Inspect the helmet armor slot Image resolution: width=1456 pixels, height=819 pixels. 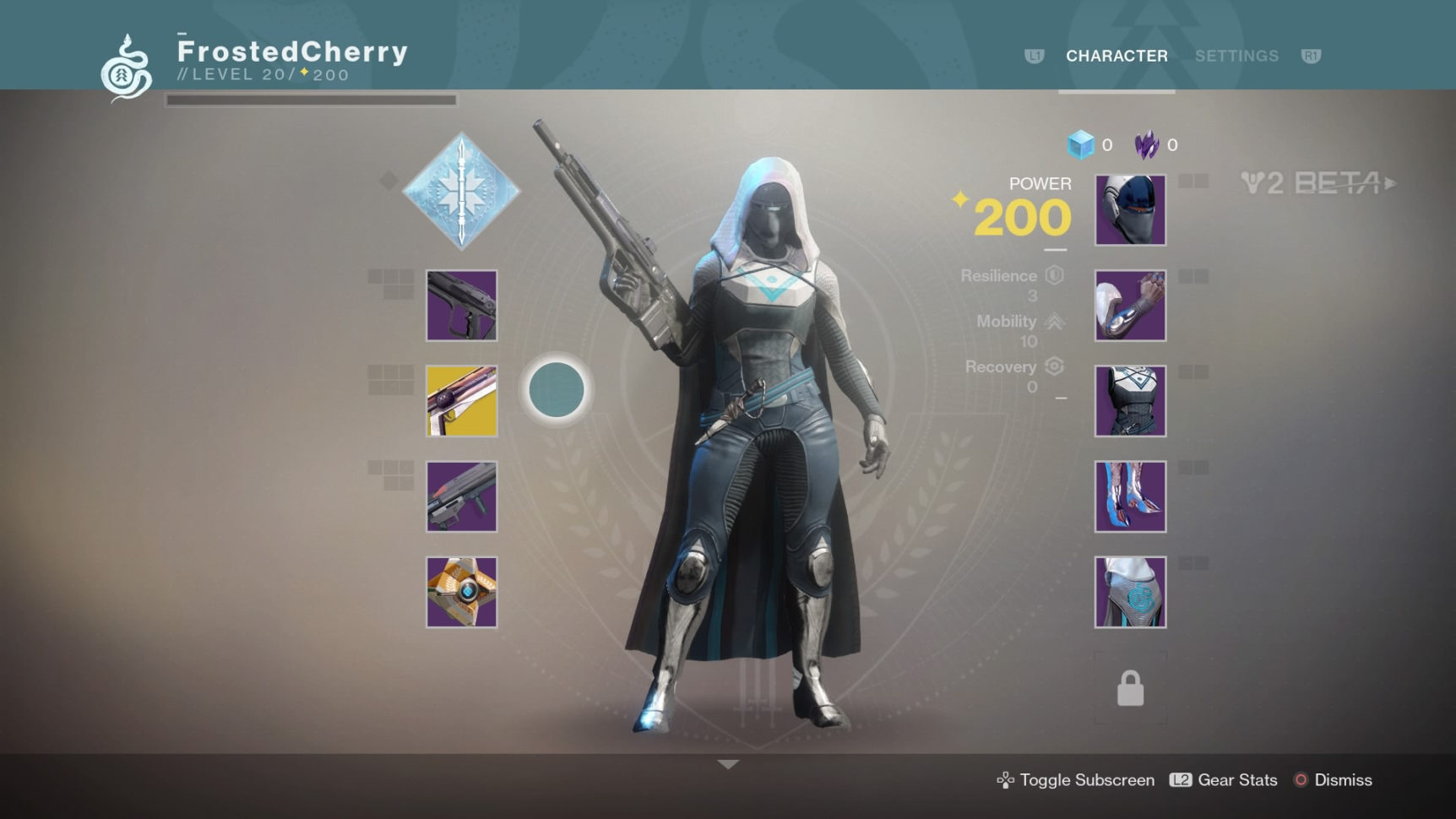[1130, 210]
